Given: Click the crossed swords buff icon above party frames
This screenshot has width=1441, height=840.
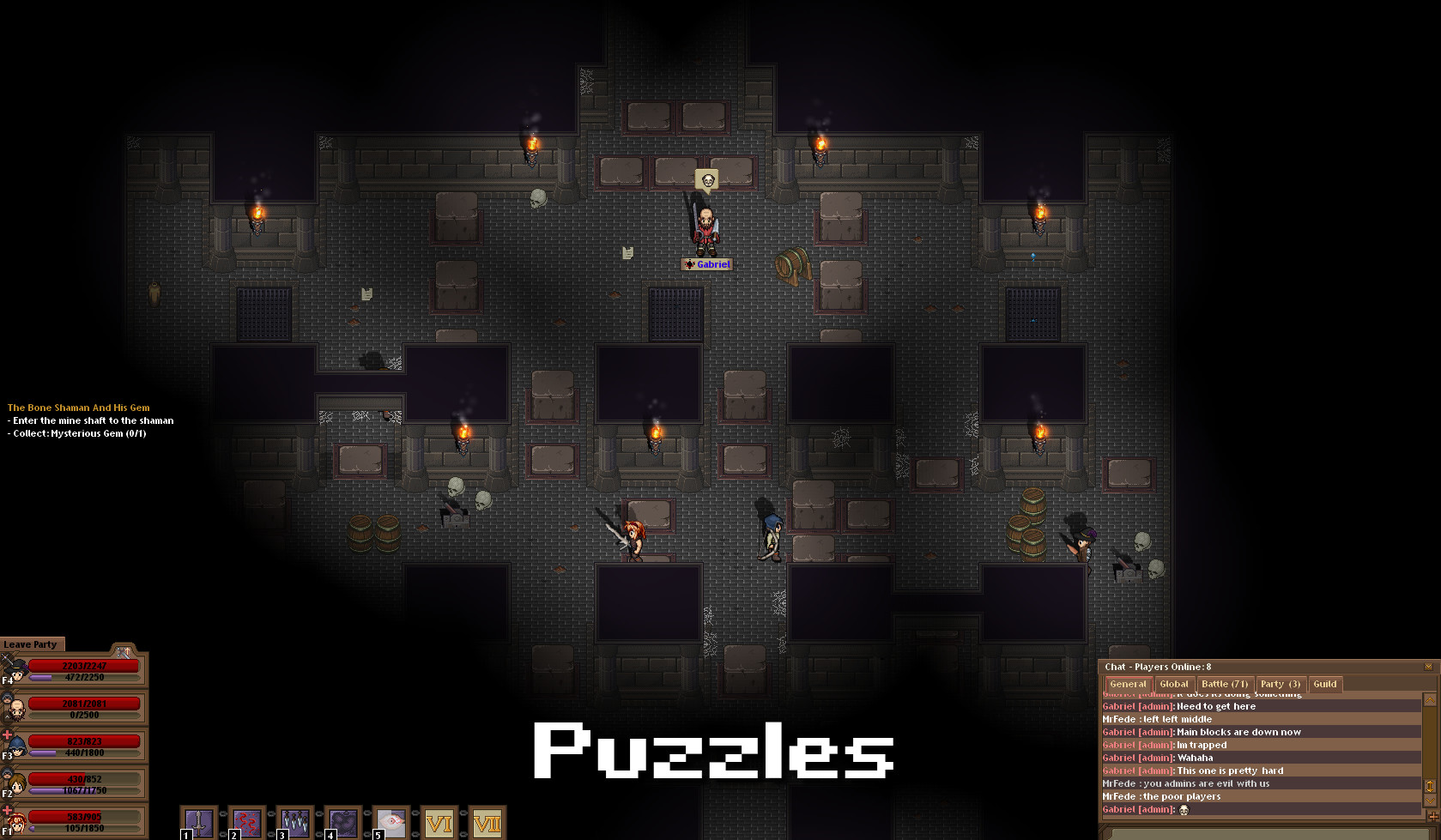Looking at the screenshot, I should point(123,652).
